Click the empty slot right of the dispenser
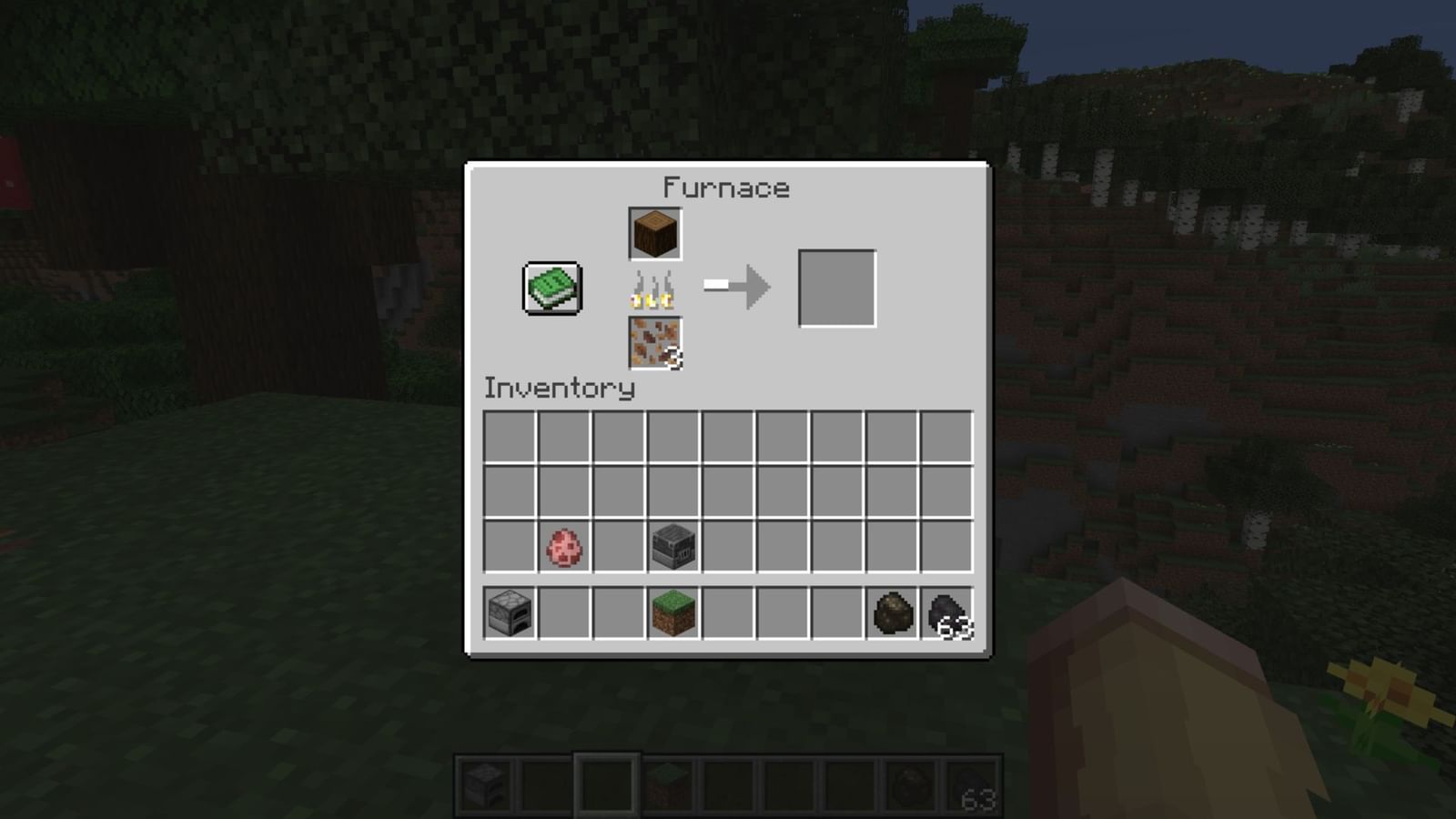Image resolution: width=1456 pixels, height=819 pixels. tap(728, 547)
